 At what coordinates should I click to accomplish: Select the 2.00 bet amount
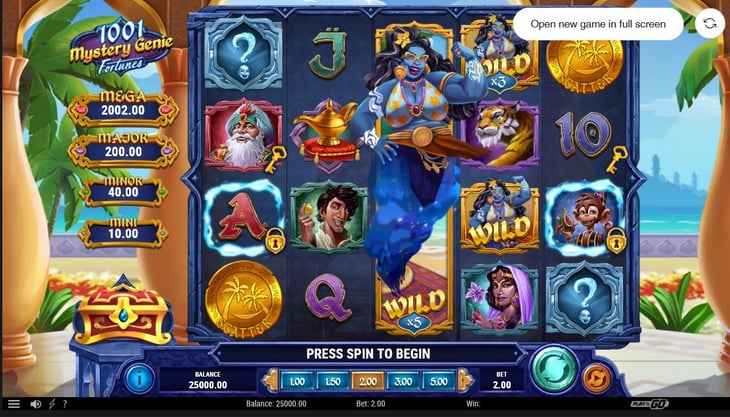pyautogui.click(x=365, y=381)
